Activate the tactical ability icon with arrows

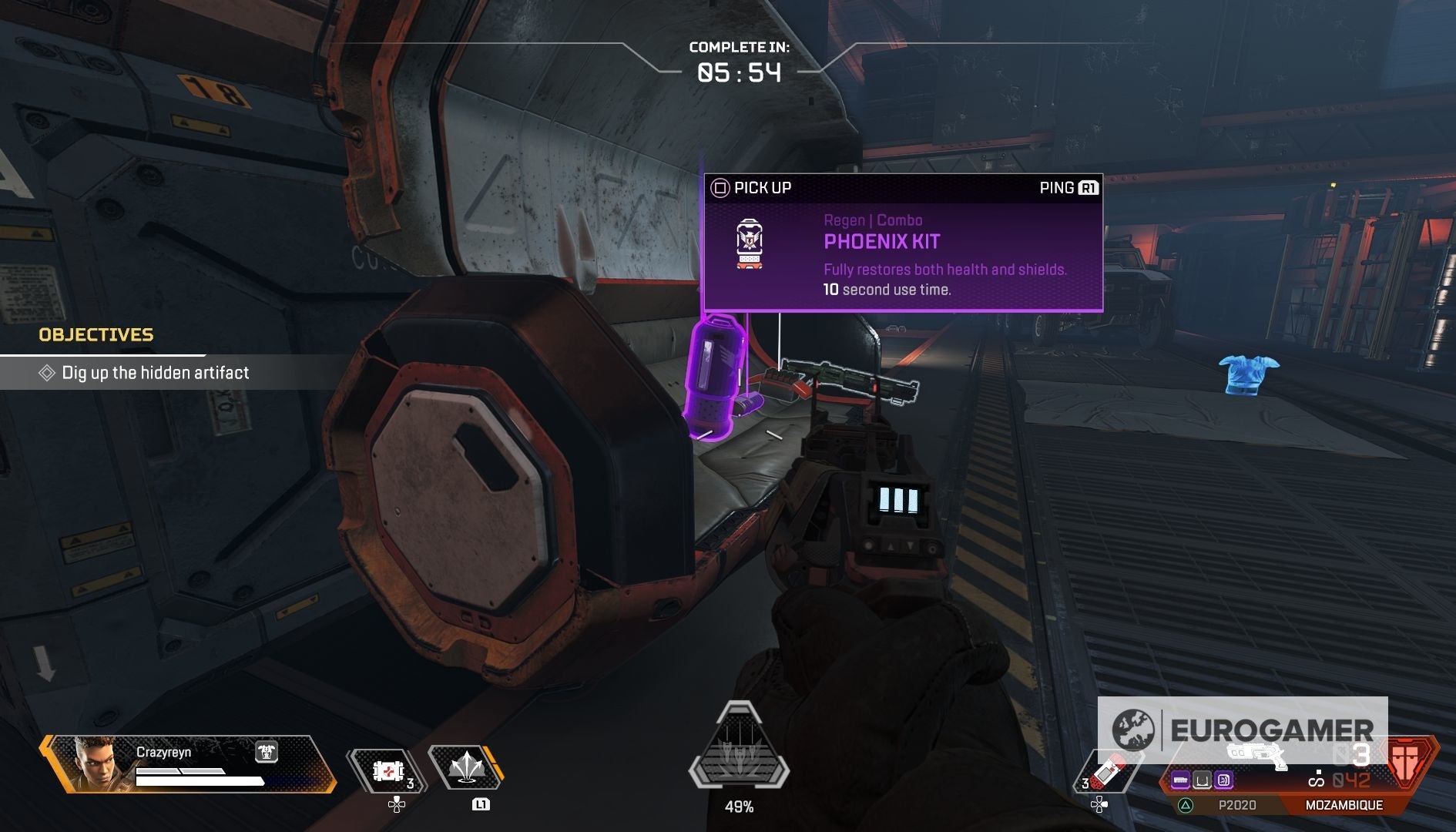[x=465, y=768]
